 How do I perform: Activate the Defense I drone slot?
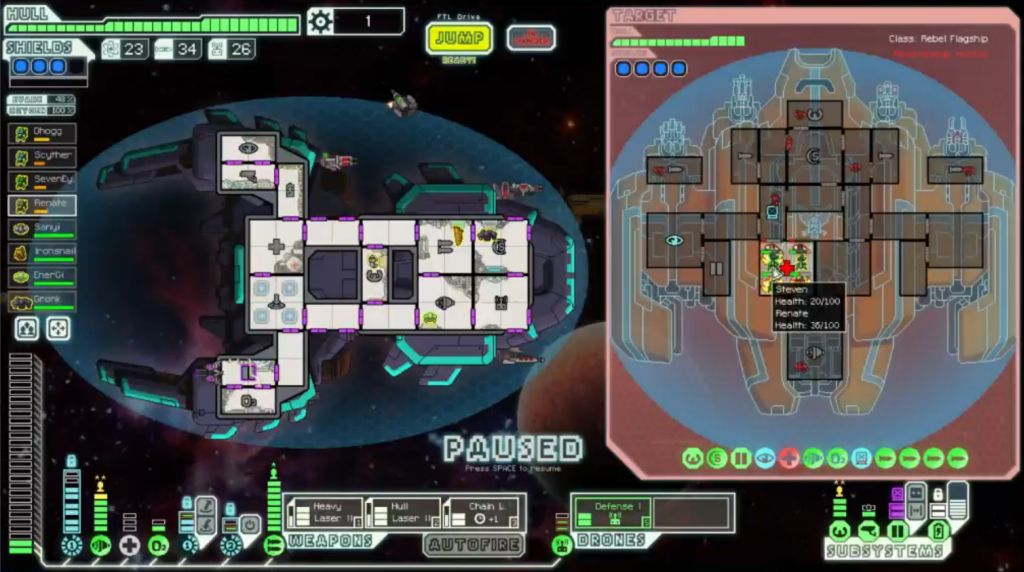click(x=612, y=513)
